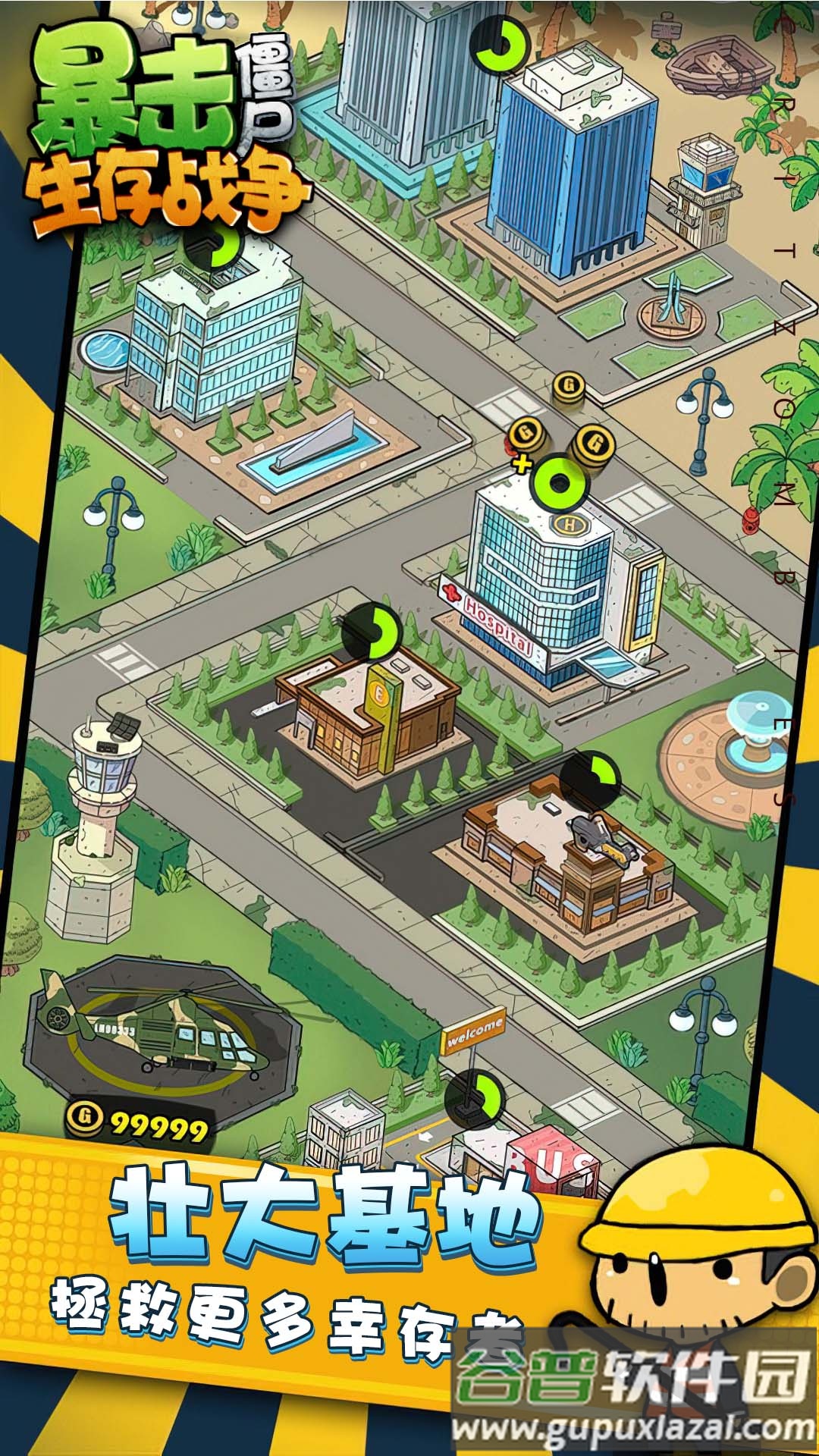Check the progress timer above the white office block

click(215, 244)
